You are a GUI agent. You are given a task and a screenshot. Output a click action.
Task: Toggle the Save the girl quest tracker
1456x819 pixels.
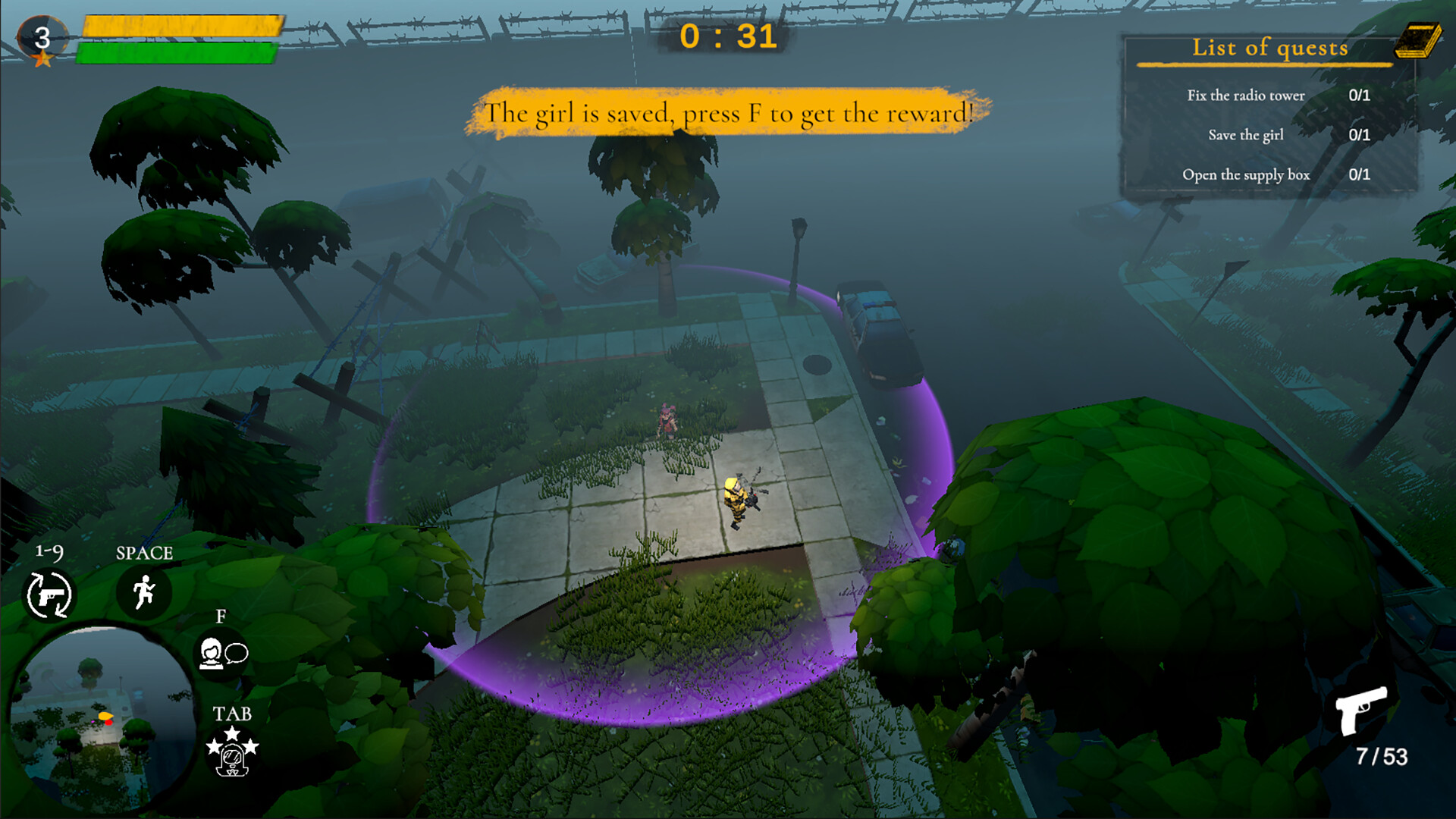point(1245,135)
